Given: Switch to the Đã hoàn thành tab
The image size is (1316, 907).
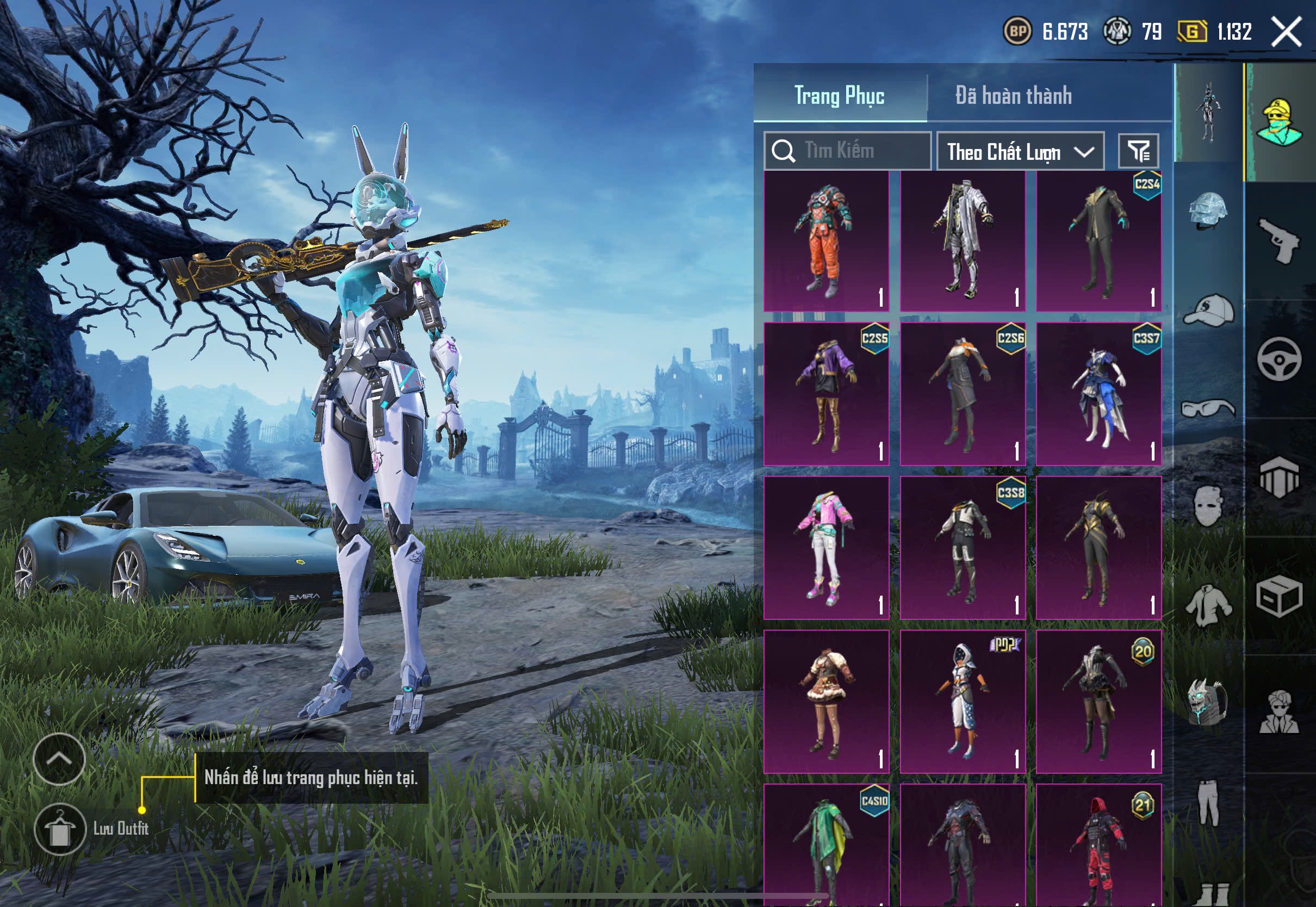Looking at the screenshot, I should click(1013, 96).
